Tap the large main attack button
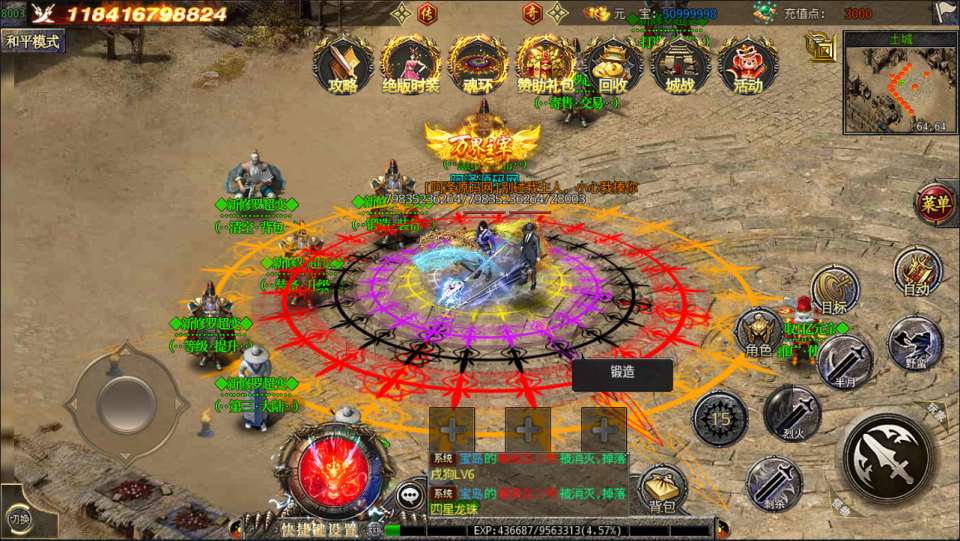Image resolution: width=960 pixels, height=541 pixels. [x=887, y=458]
